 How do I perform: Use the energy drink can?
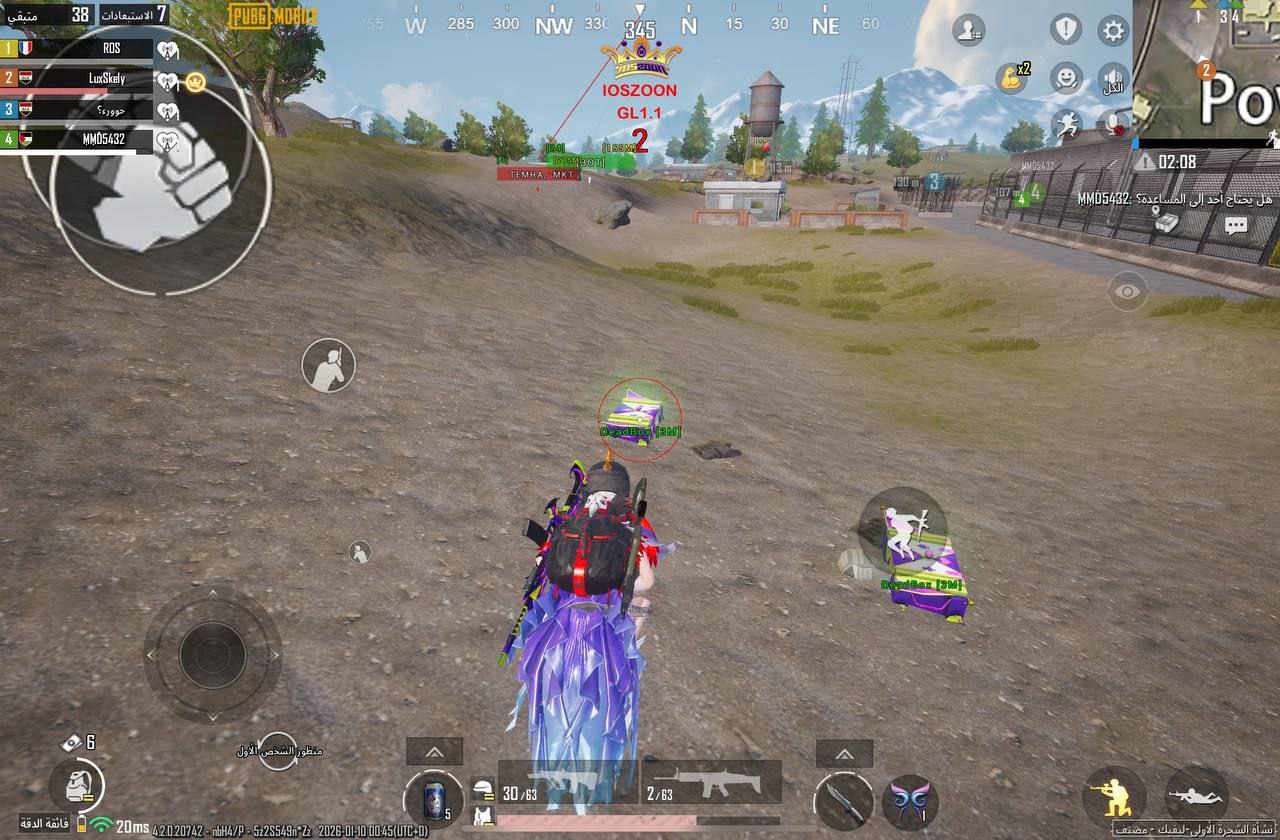tap(434, 799)
